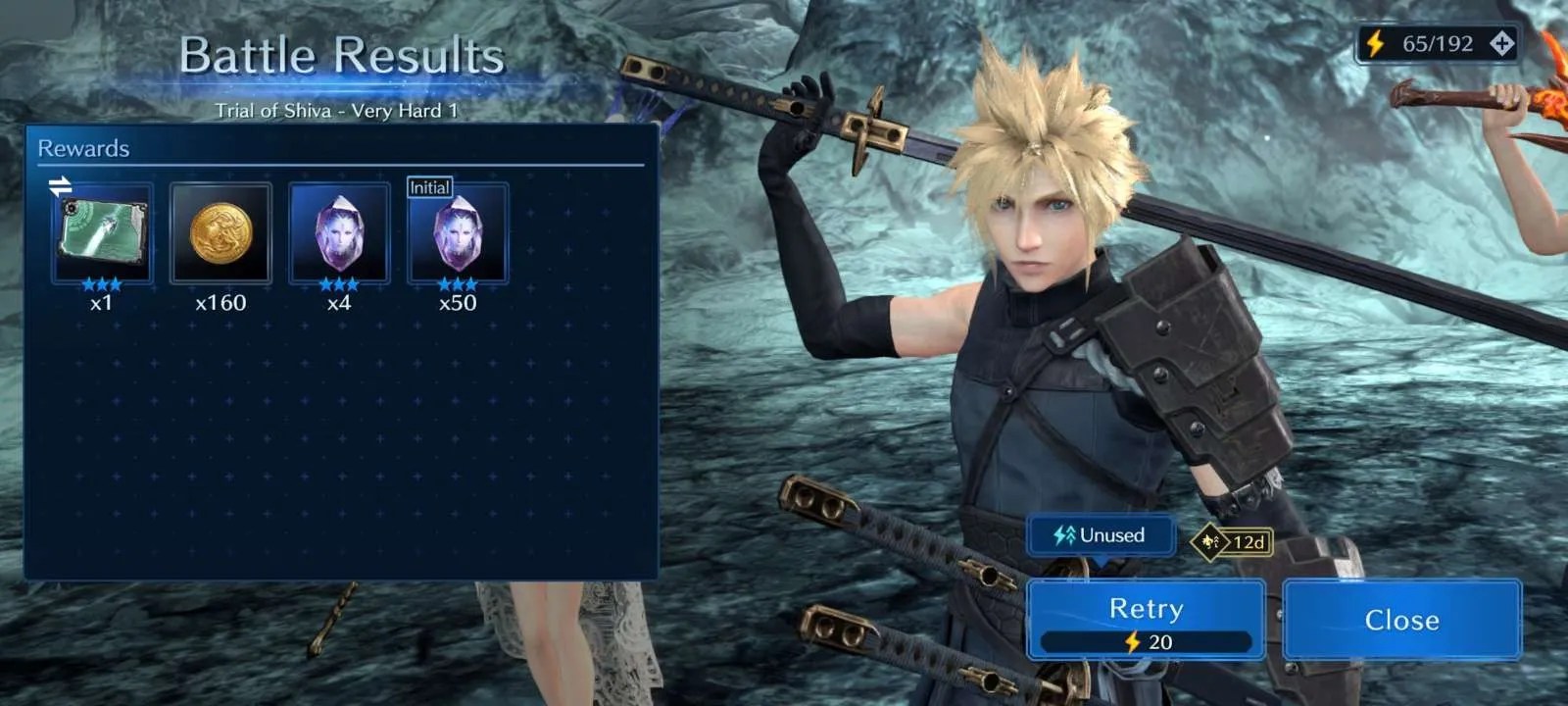Open the Initial Shiva crystal x50 reward
The image size is (1568, 706).
[x=458, y=235]
